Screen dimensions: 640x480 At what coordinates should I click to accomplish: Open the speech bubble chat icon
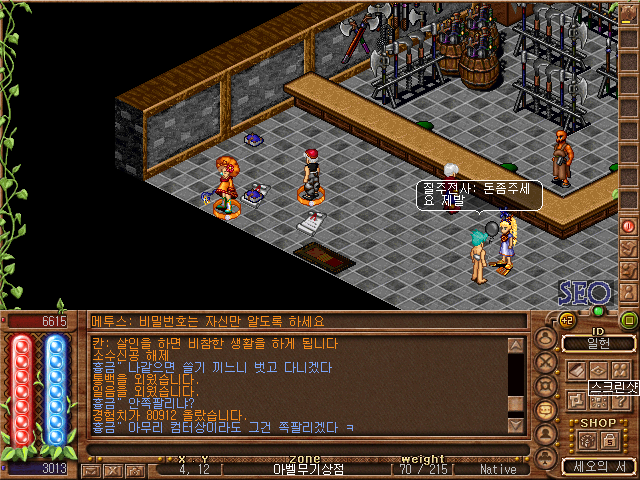(546, 410)
